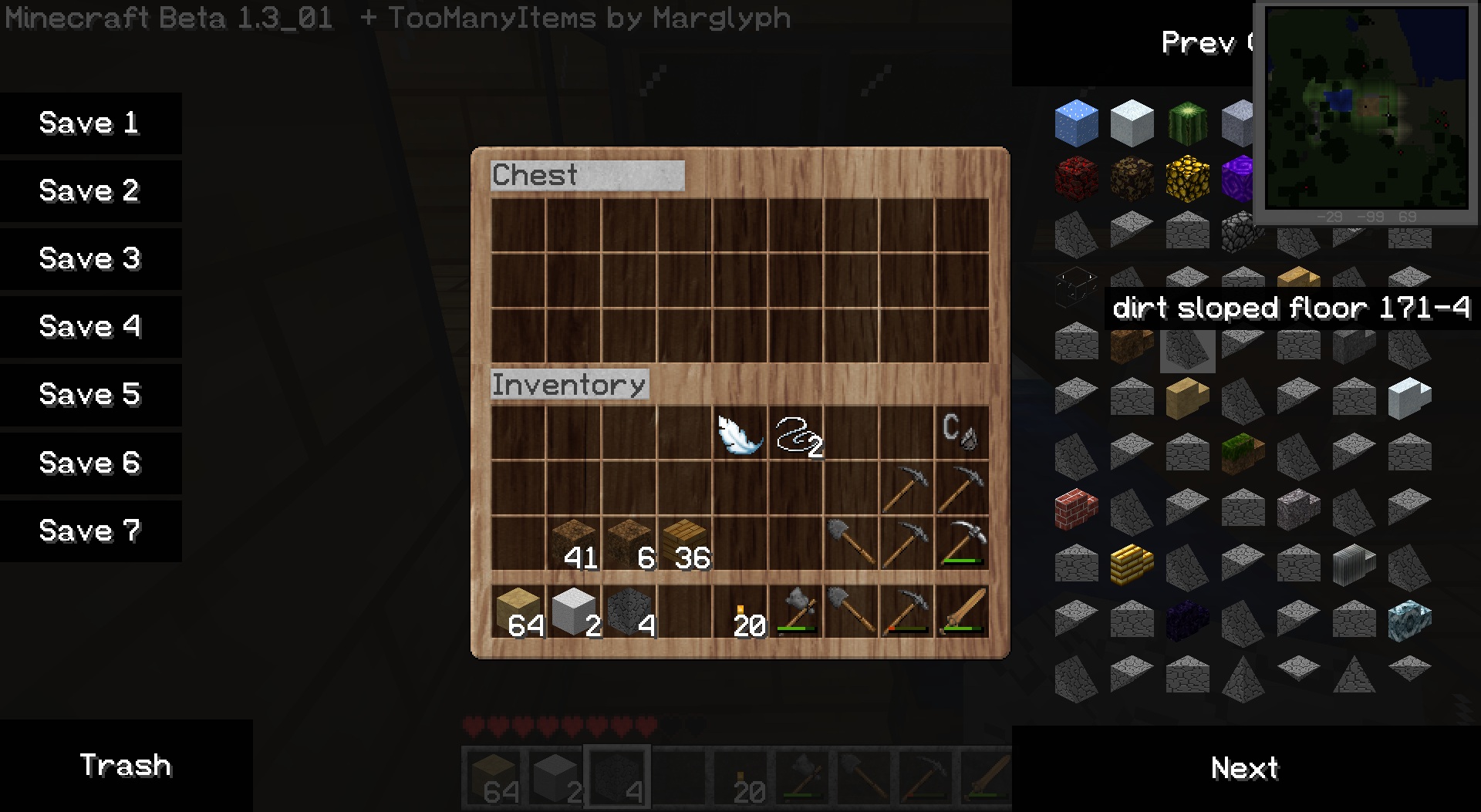Screen dimensions: 1481x812
Task: Grab the stack of 41 dirt
Action: 574,544
